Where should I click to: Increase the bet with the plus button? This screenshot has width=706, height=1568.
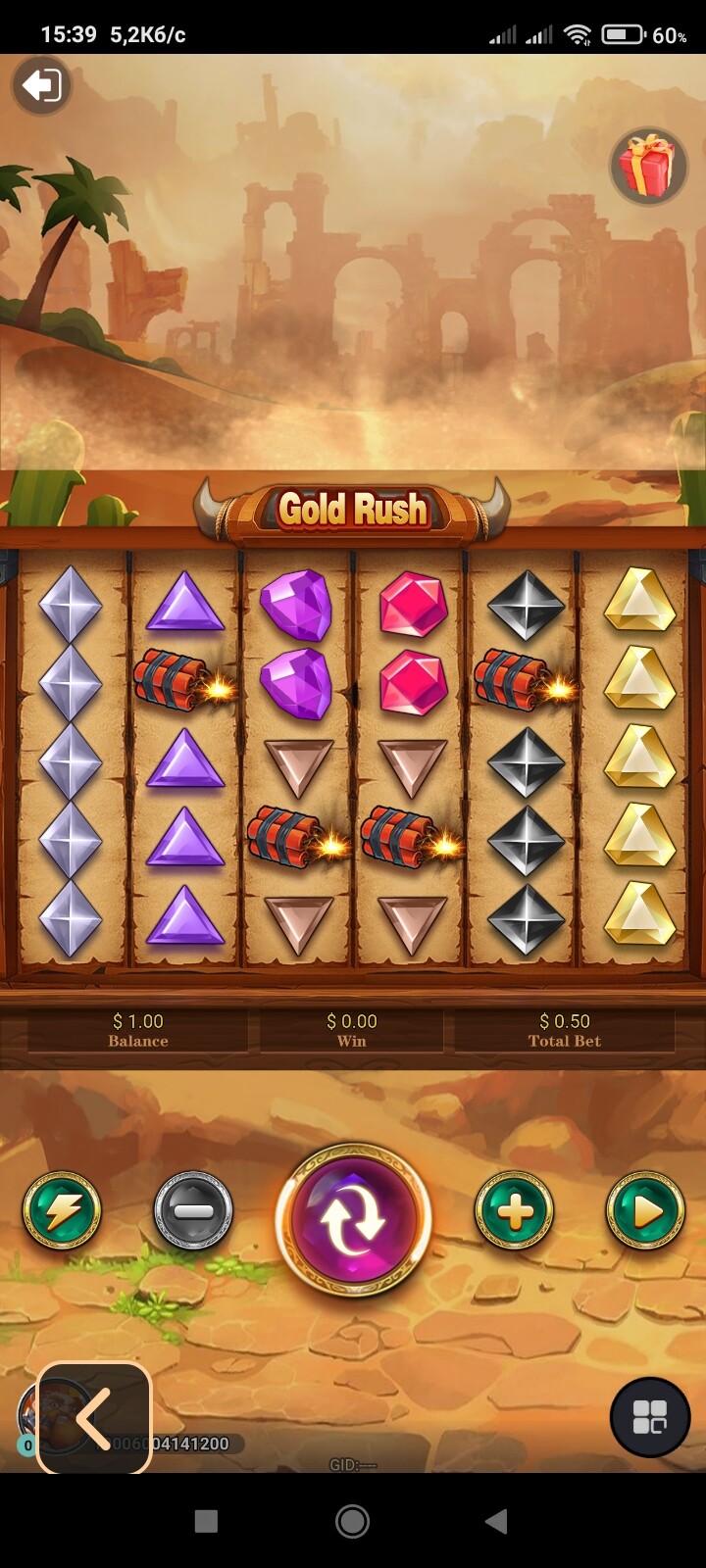point(514,1211)
